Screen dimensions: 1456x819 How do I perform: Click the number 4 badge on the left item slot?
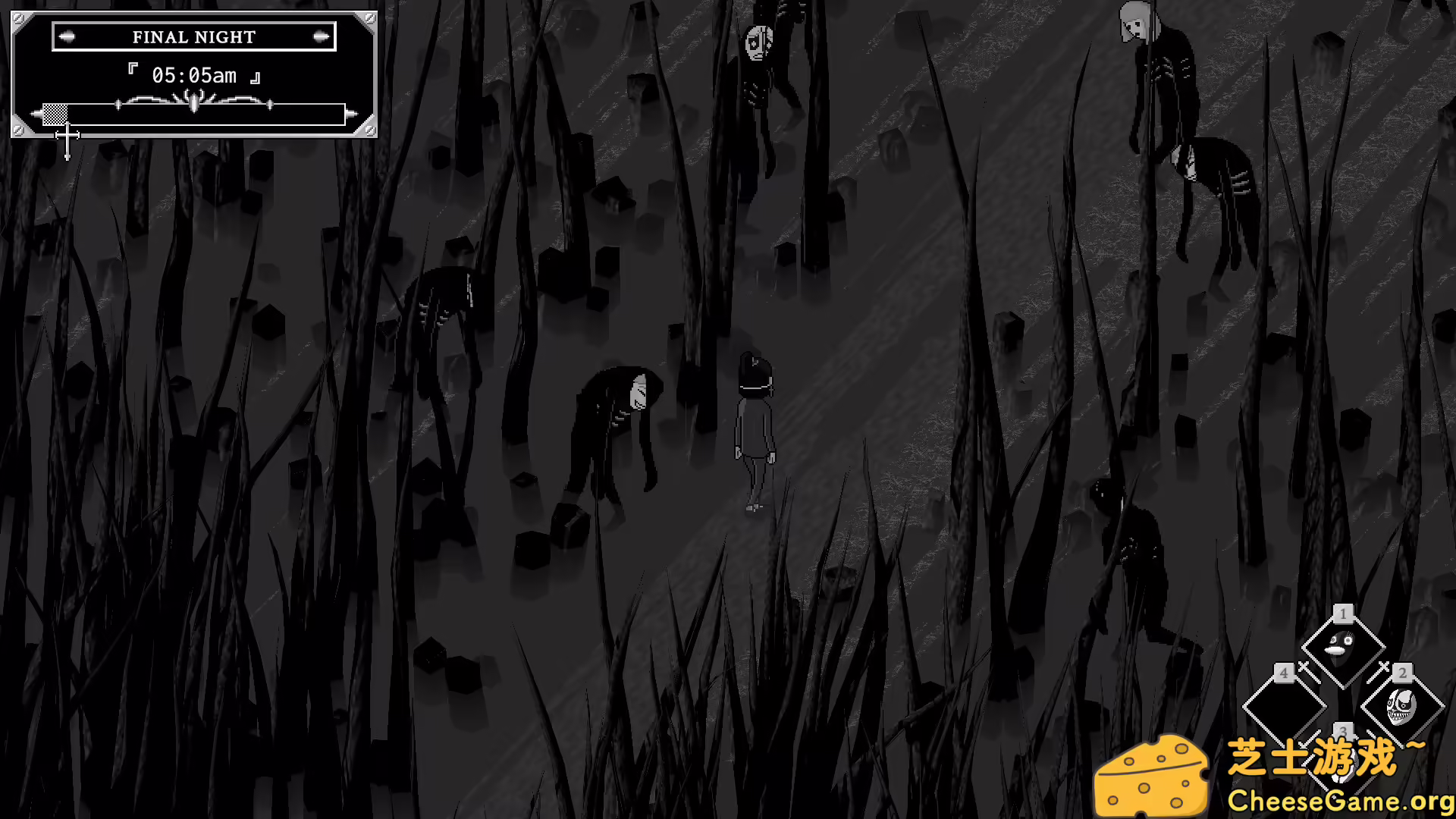tap(1282, 673)
